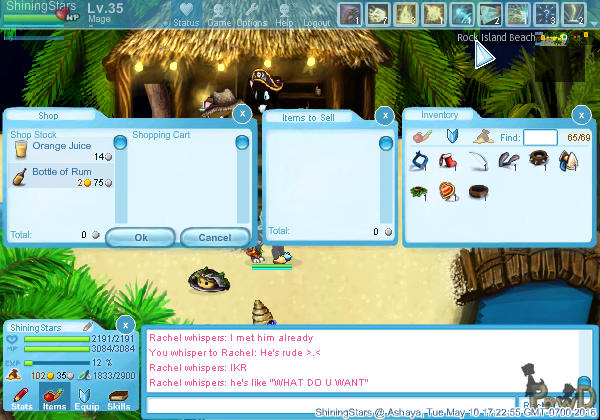
Task: Open the Help menu
Action: click(284, 14)
